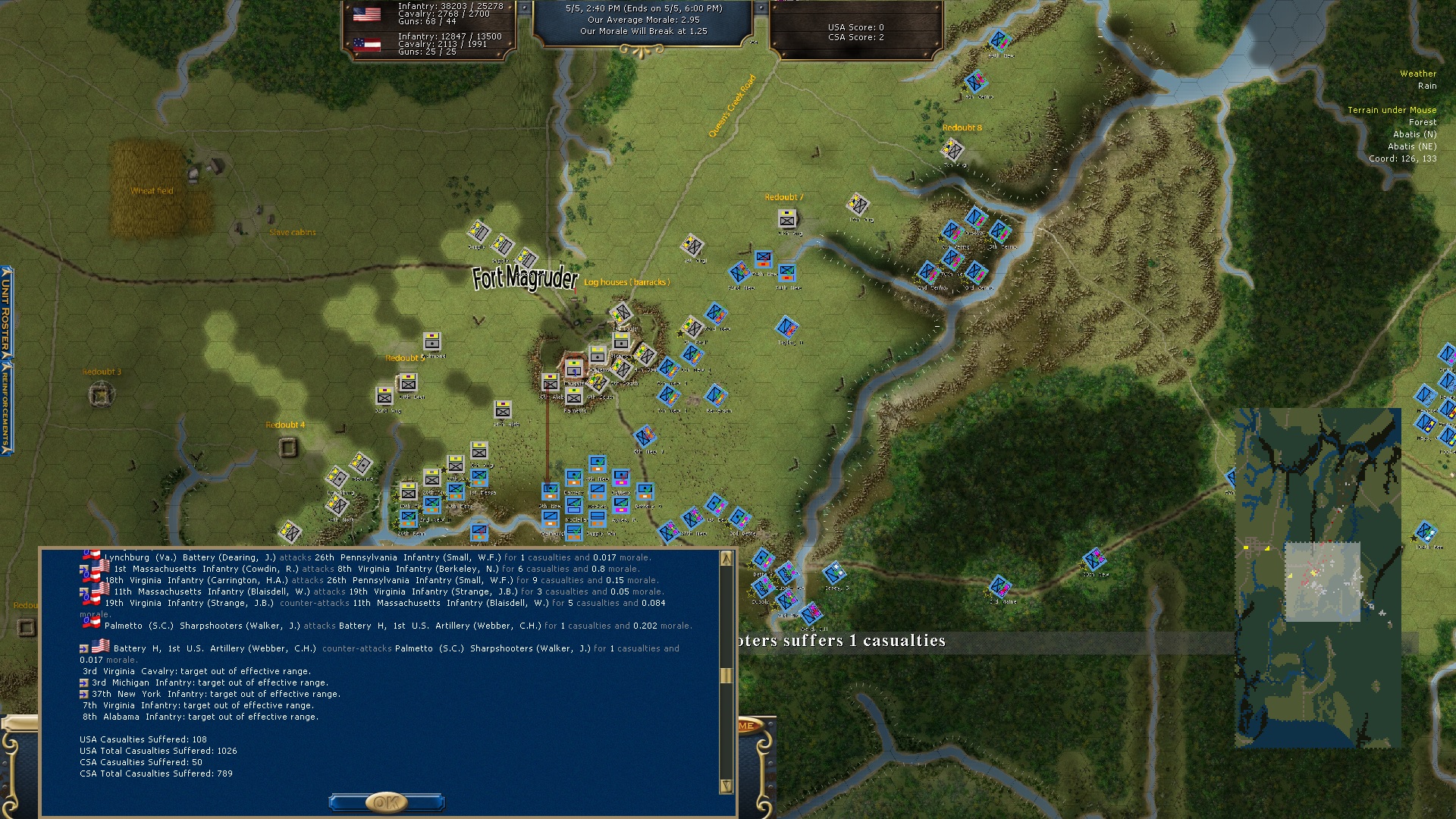Click the combat log scroll-down arrow
This screenshot has height=819, width=1456.
(726, 786)
